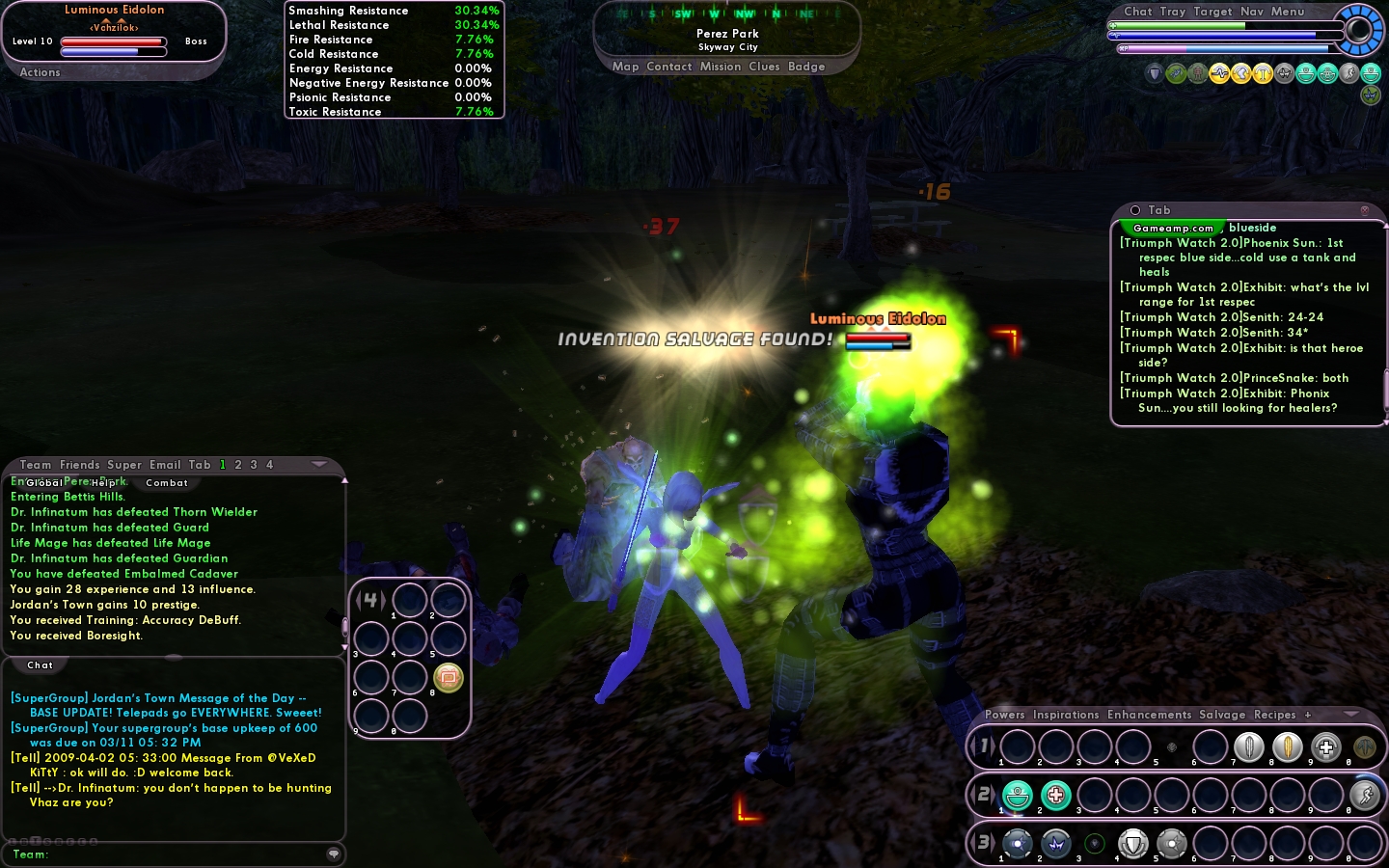The width and height of the screenshot is (1389, 868).
Task: Open the top-right Menu
Action: (1288, 12)
